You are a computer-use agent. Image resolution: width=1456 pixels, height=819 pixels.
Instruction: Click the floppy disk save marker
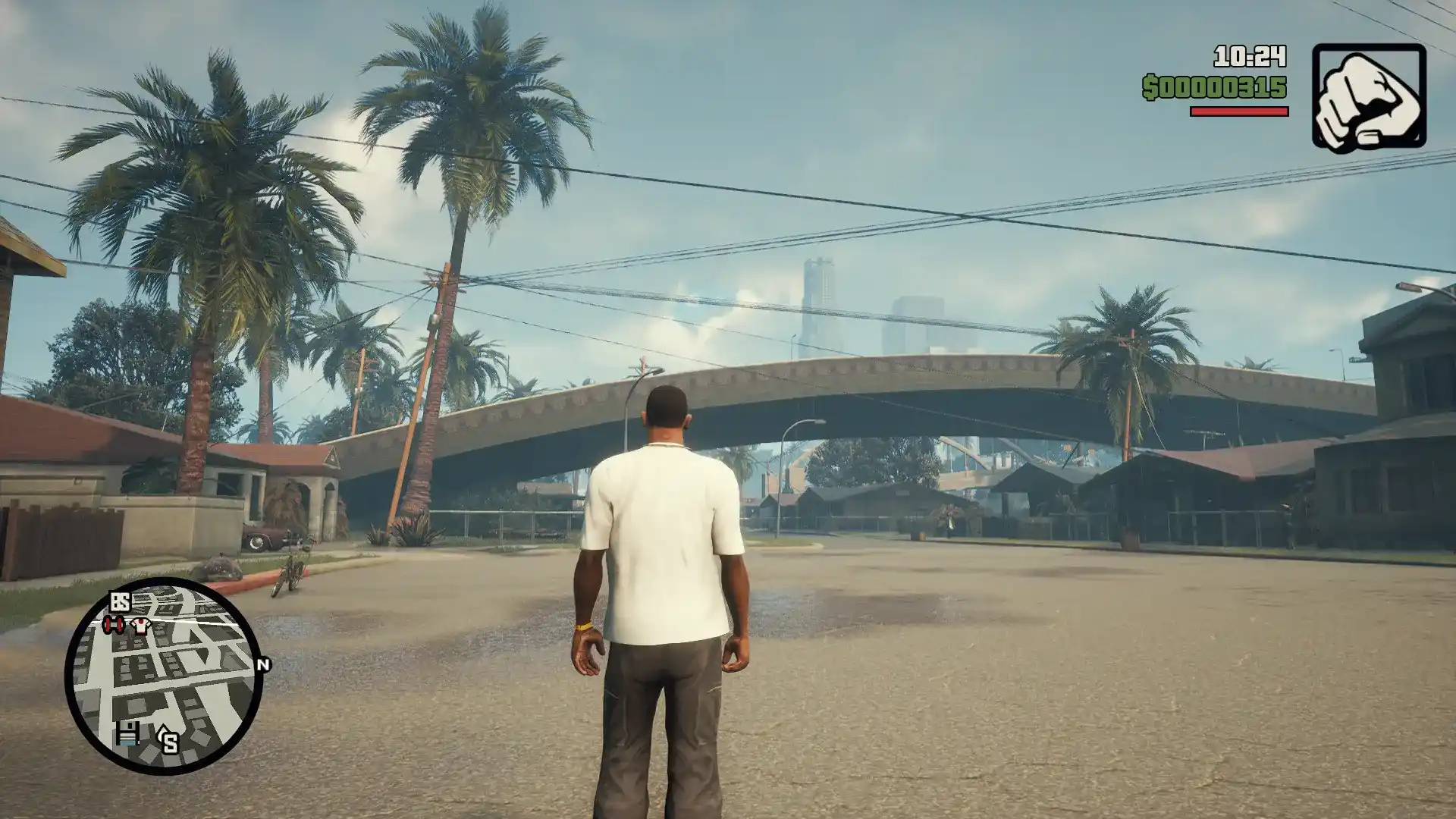(127, 733)
